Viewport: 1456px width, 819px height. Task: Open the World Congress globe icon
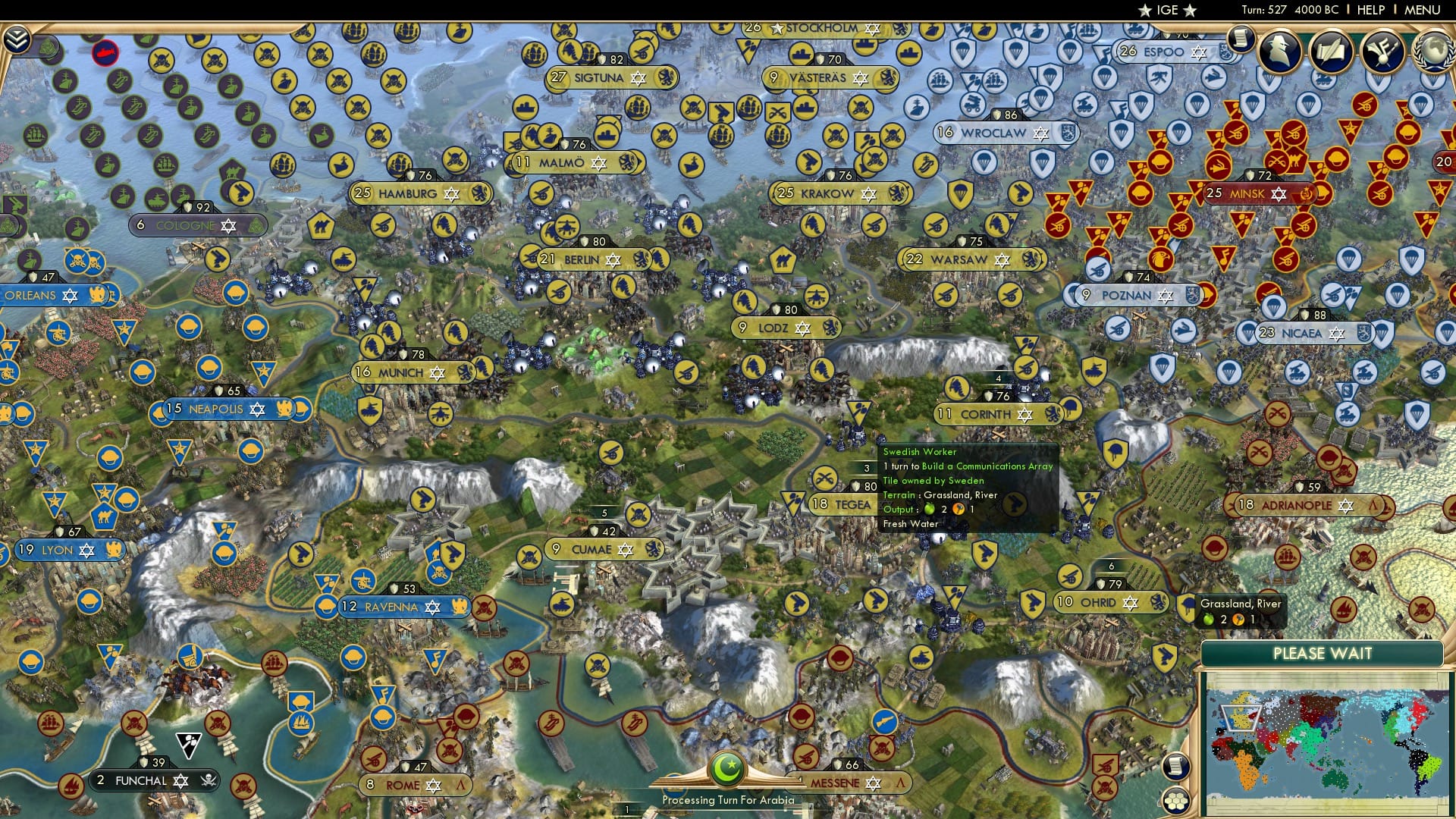click(1433, 53)
